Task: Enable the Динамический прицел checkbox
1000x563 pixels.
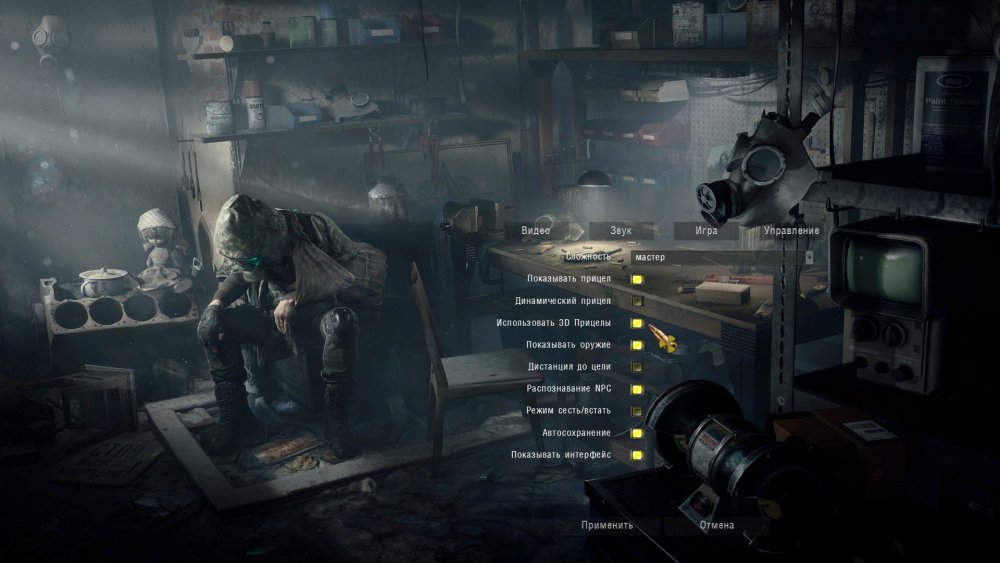Action: [636, 301]
